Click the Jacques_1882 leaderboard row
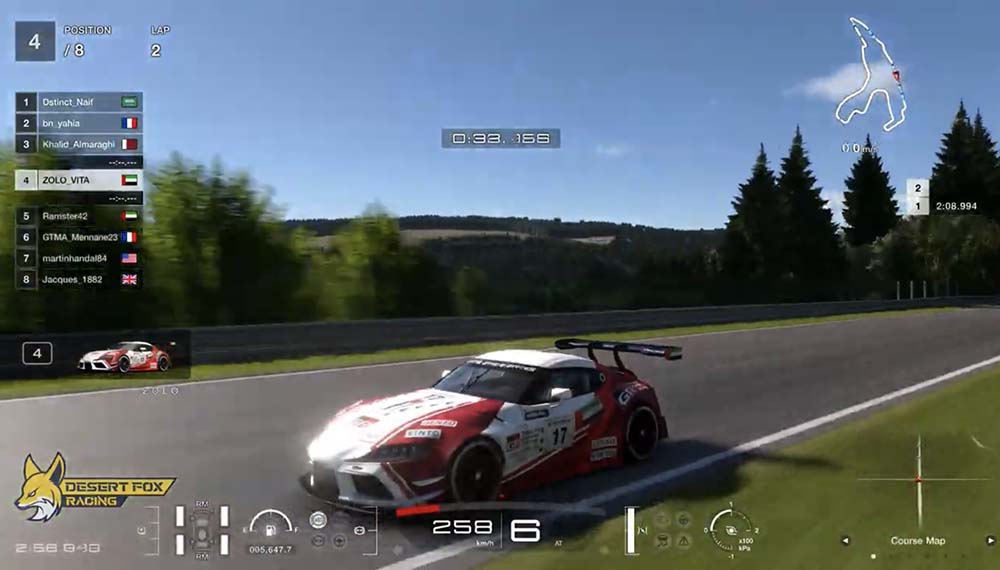The height and width of the screenshot is (570, 1000). pyautogui.click(x=79, y=279)
